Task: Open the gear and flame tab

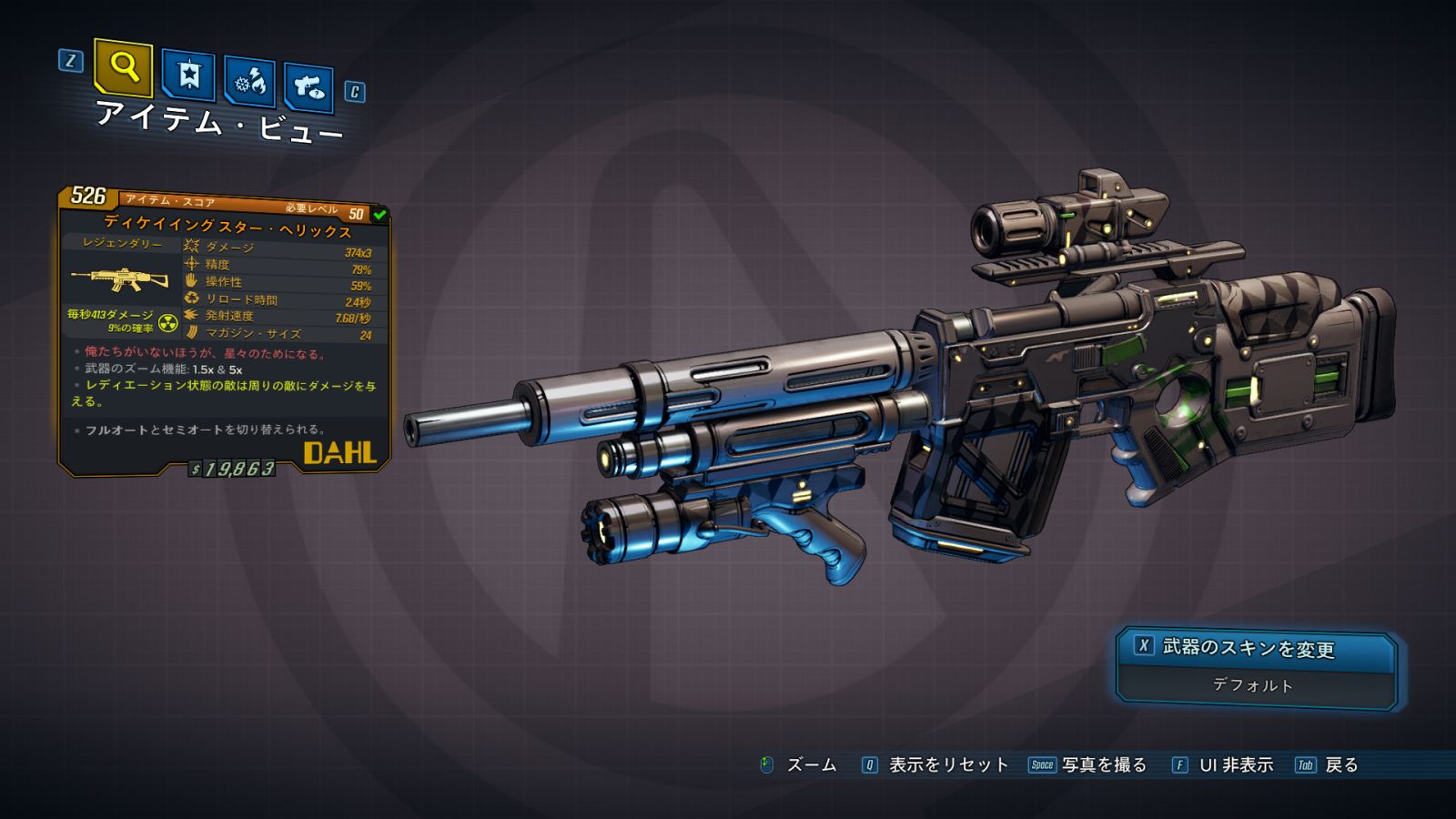Action: (250, 83)
